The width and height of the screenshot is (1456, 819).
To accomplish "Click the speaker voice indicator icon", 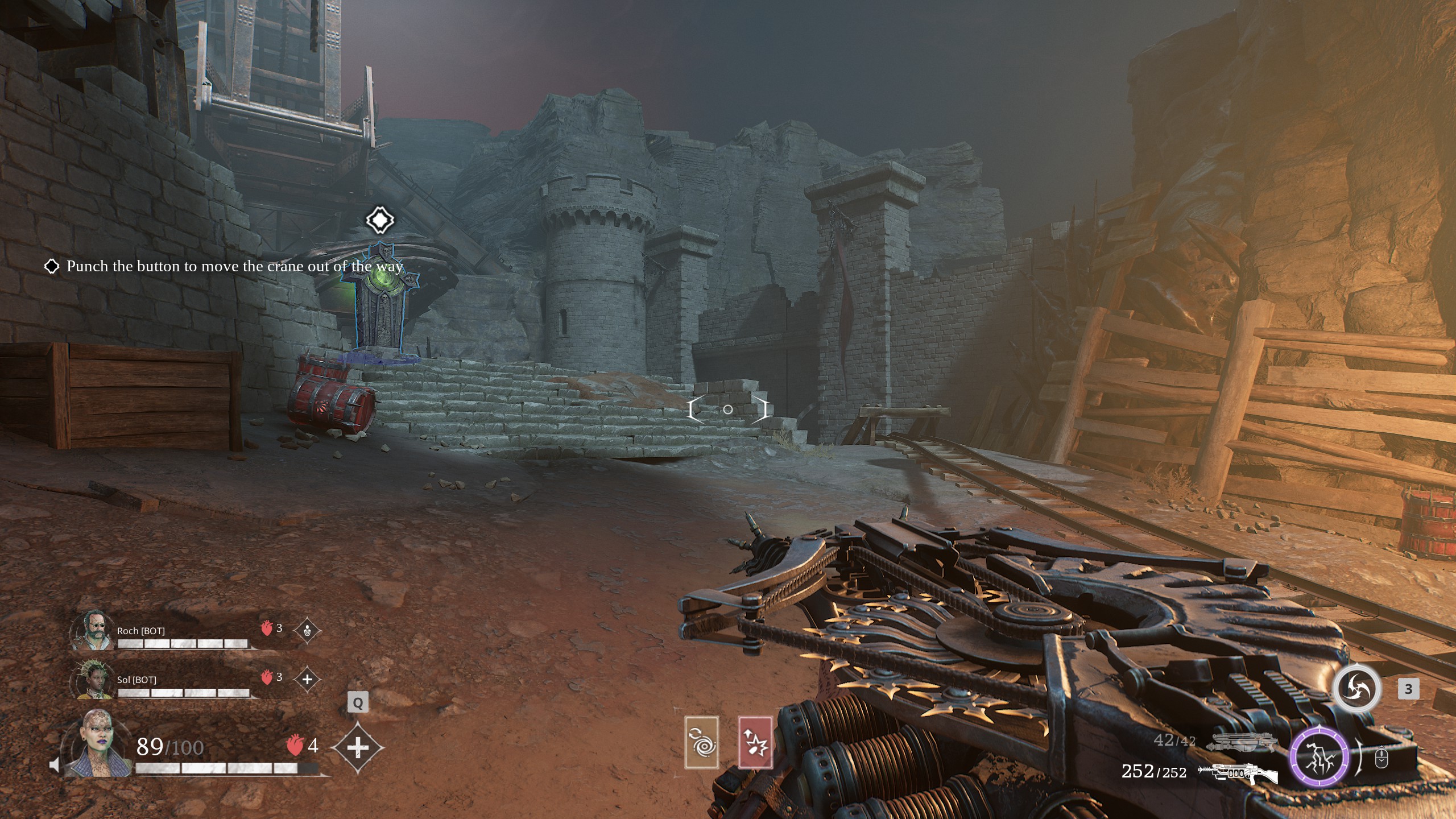I will 54,765.
